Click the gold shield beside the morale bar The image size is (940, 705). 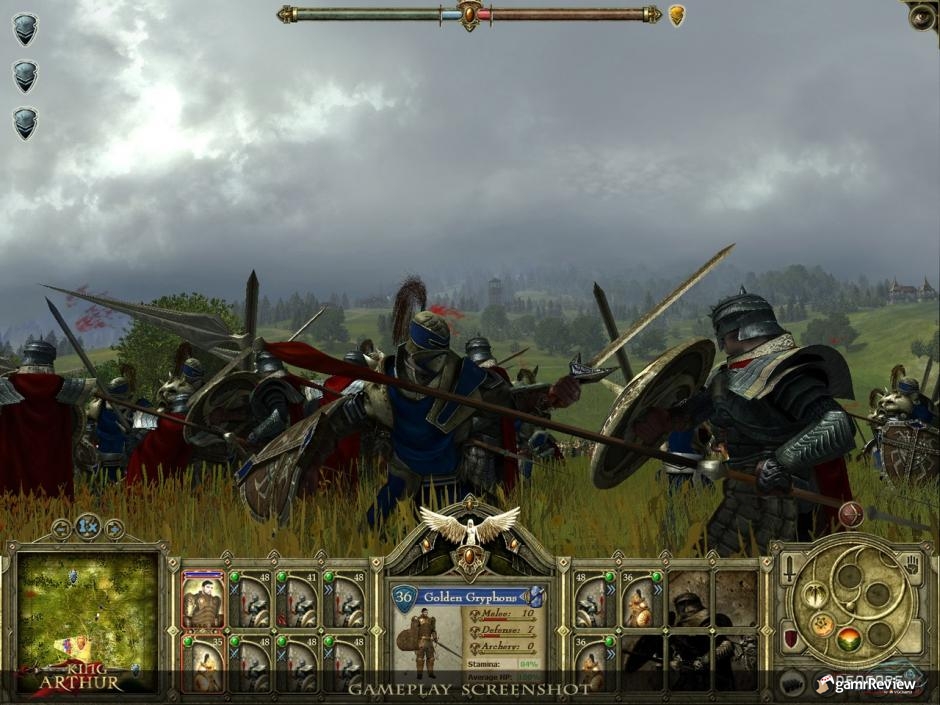[677, 15]
